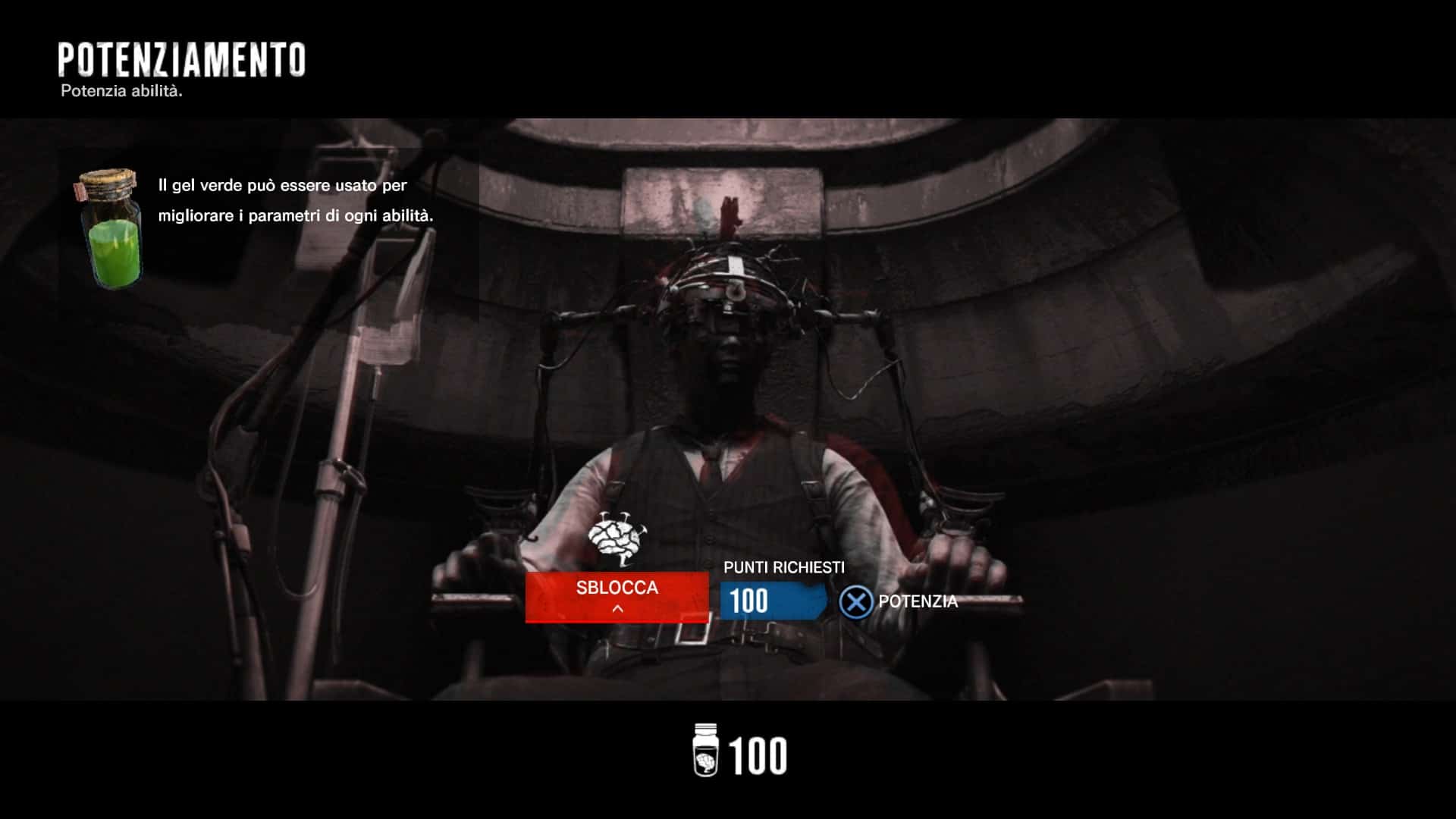1456x819 pixels.
Task: Select the red SBLOCCA button
Action: 617,596
